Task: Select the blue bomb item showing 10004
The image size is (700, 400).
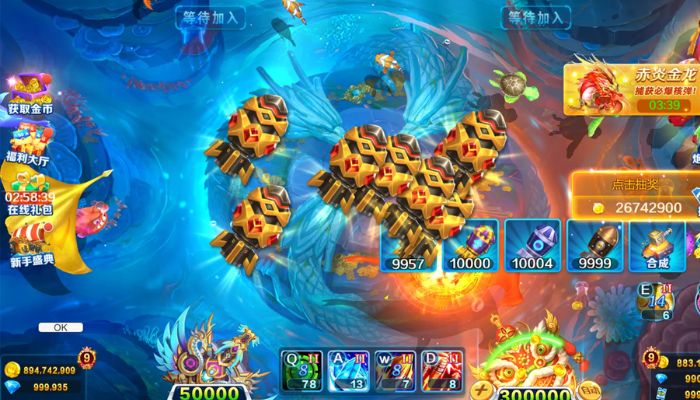Action: 532,245
